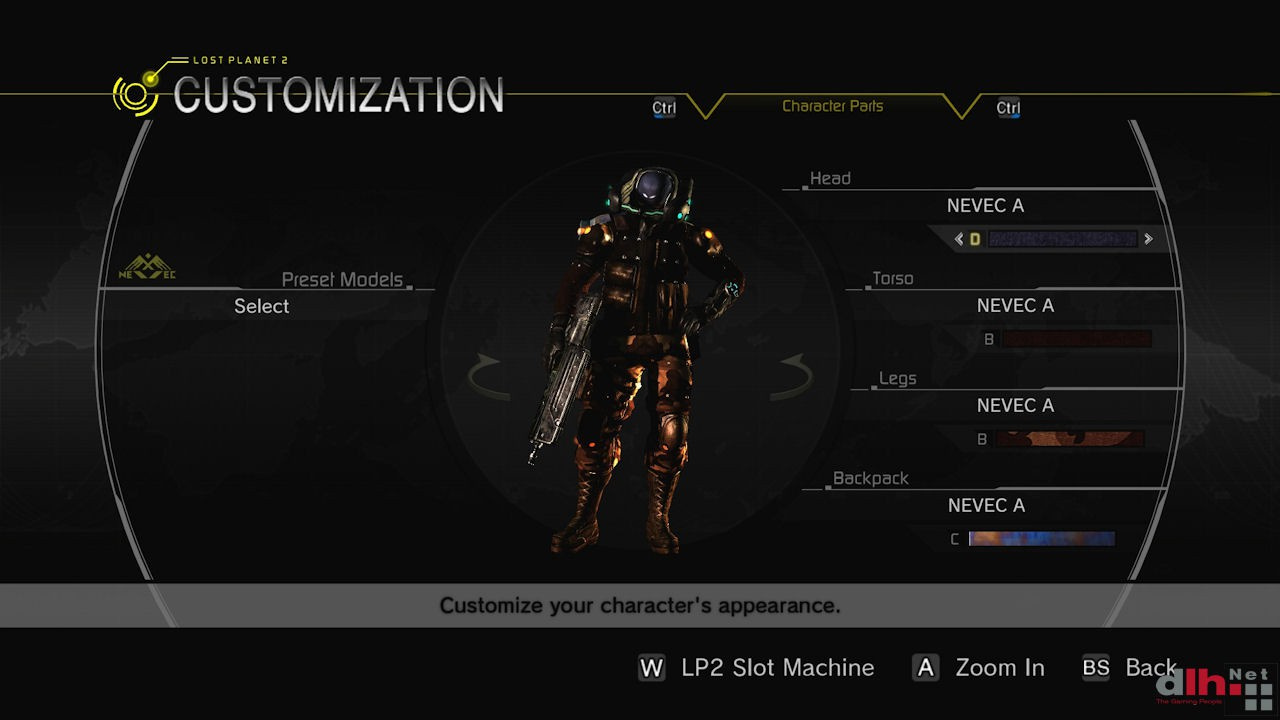Click the Head color right arrow
The image size is (1280, 720).
tap(1148, 239)
